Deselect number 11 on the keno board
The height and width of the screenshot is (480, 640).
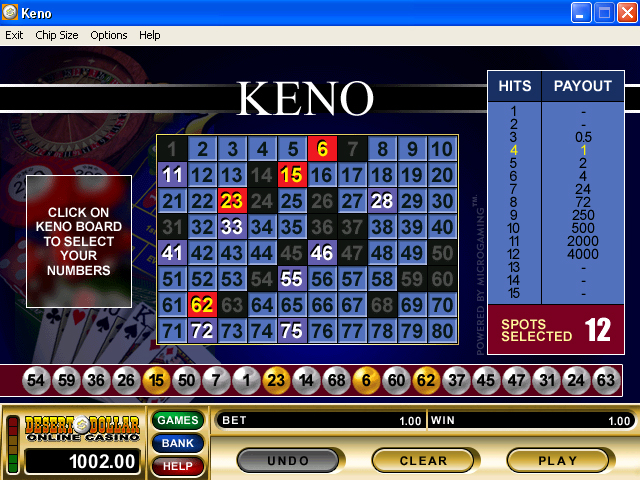coord(172,175)
